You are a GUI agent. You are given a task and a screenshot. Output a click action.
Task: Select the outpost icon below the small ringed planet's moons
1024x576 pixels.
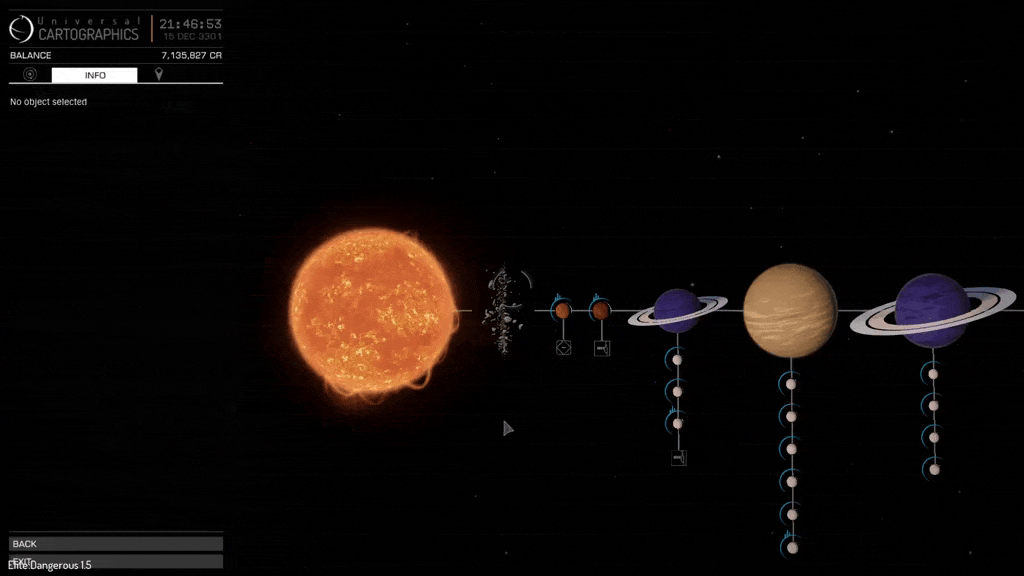click(x=679, y=458)
